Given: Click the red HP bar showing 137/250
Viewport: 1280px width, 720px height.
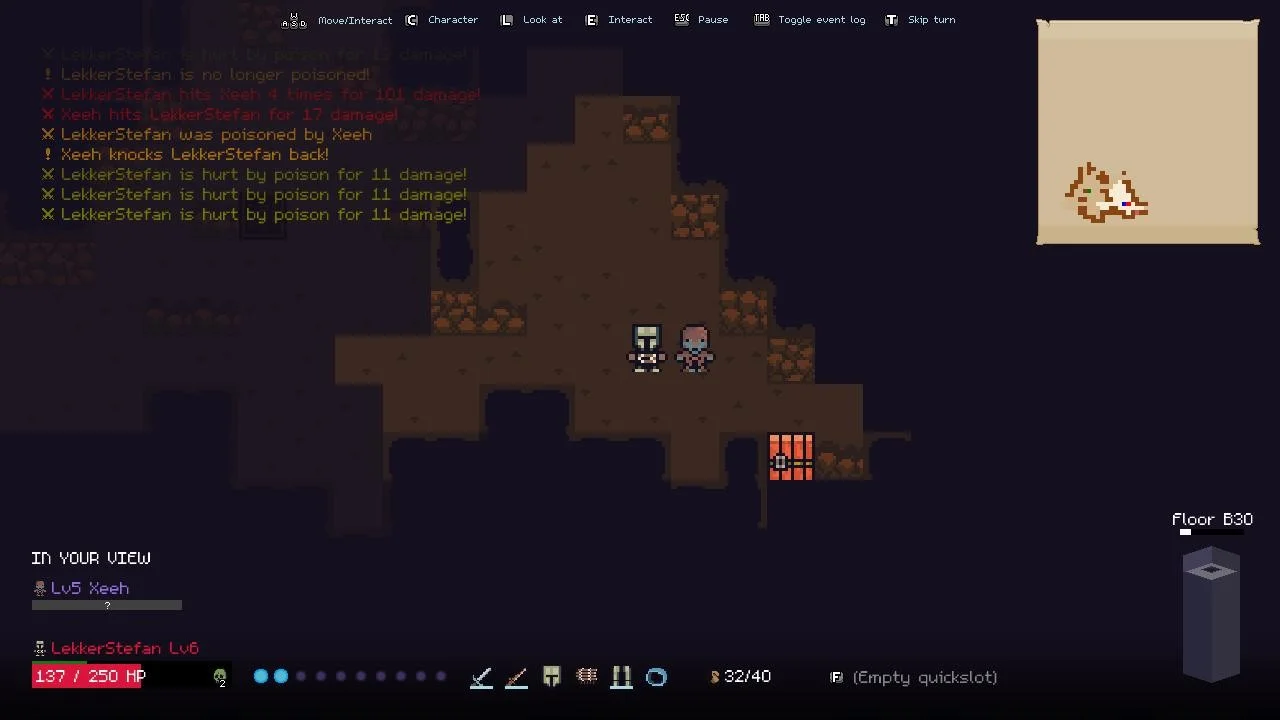Looking at the screenshot, I should [x=88, y=676].
